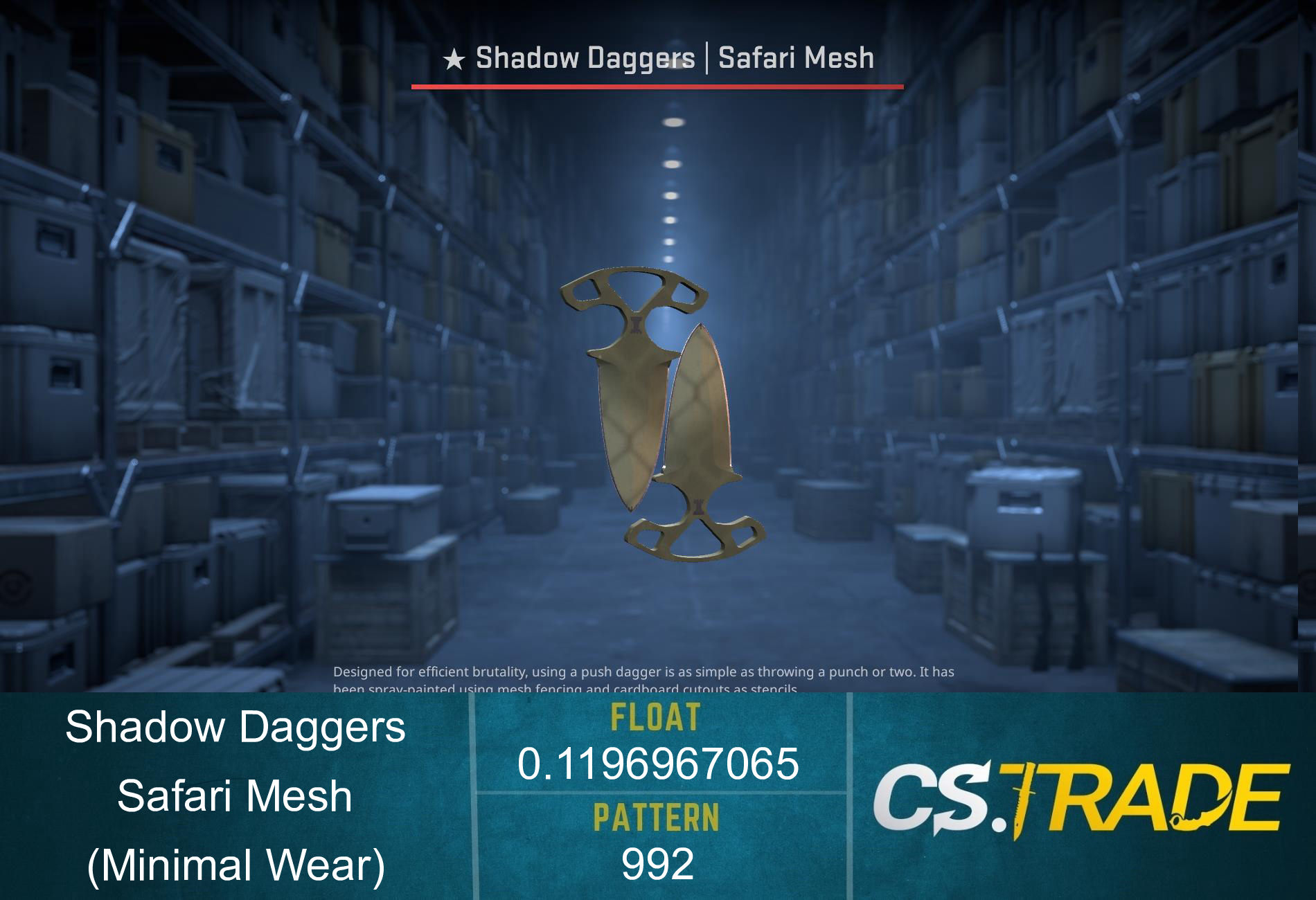
Task: Click the CS.TRADE logo
Action: [x=1081, y=798]
